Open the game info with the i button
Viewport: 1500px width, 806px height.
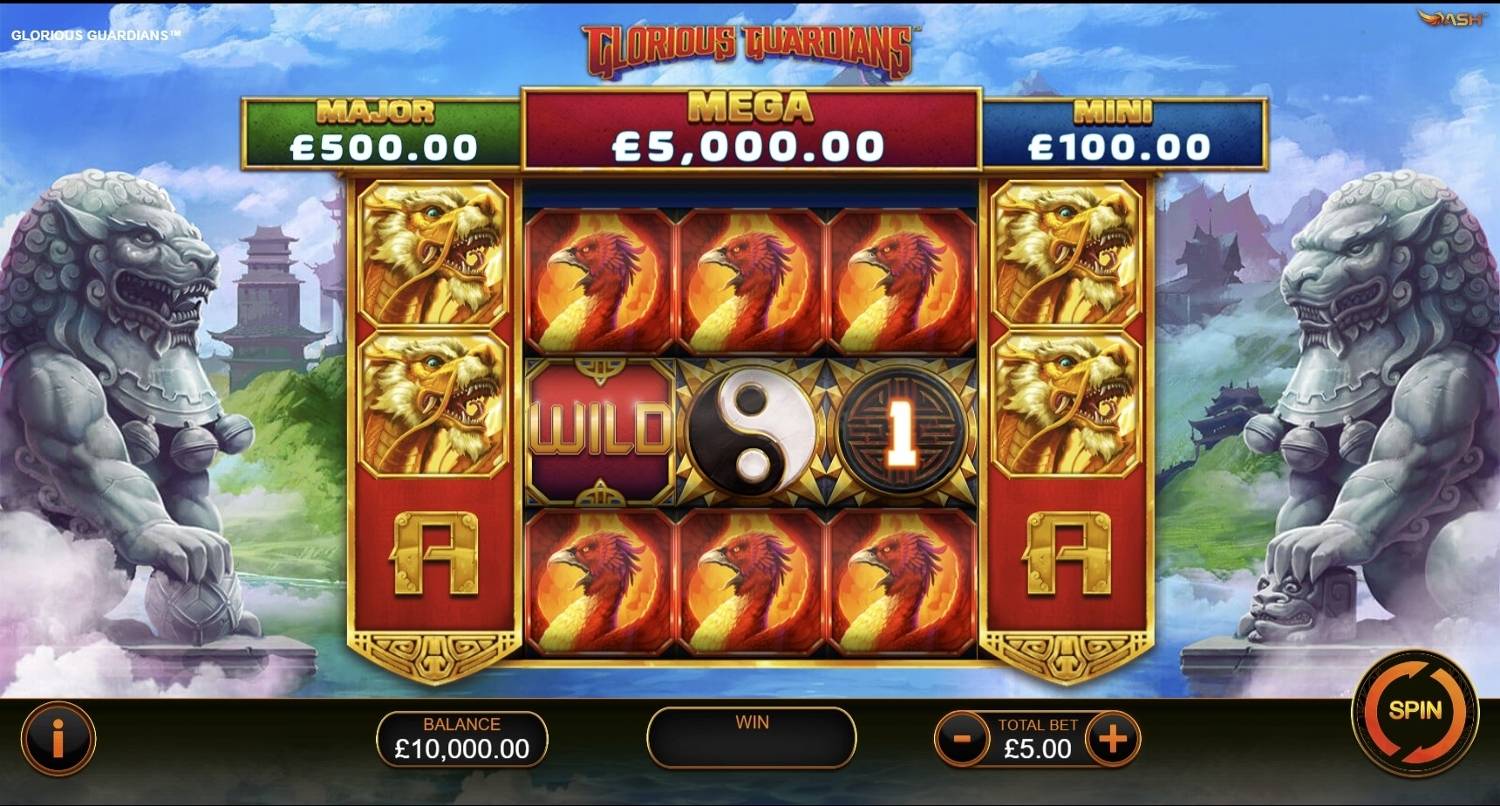click(58, 740)
